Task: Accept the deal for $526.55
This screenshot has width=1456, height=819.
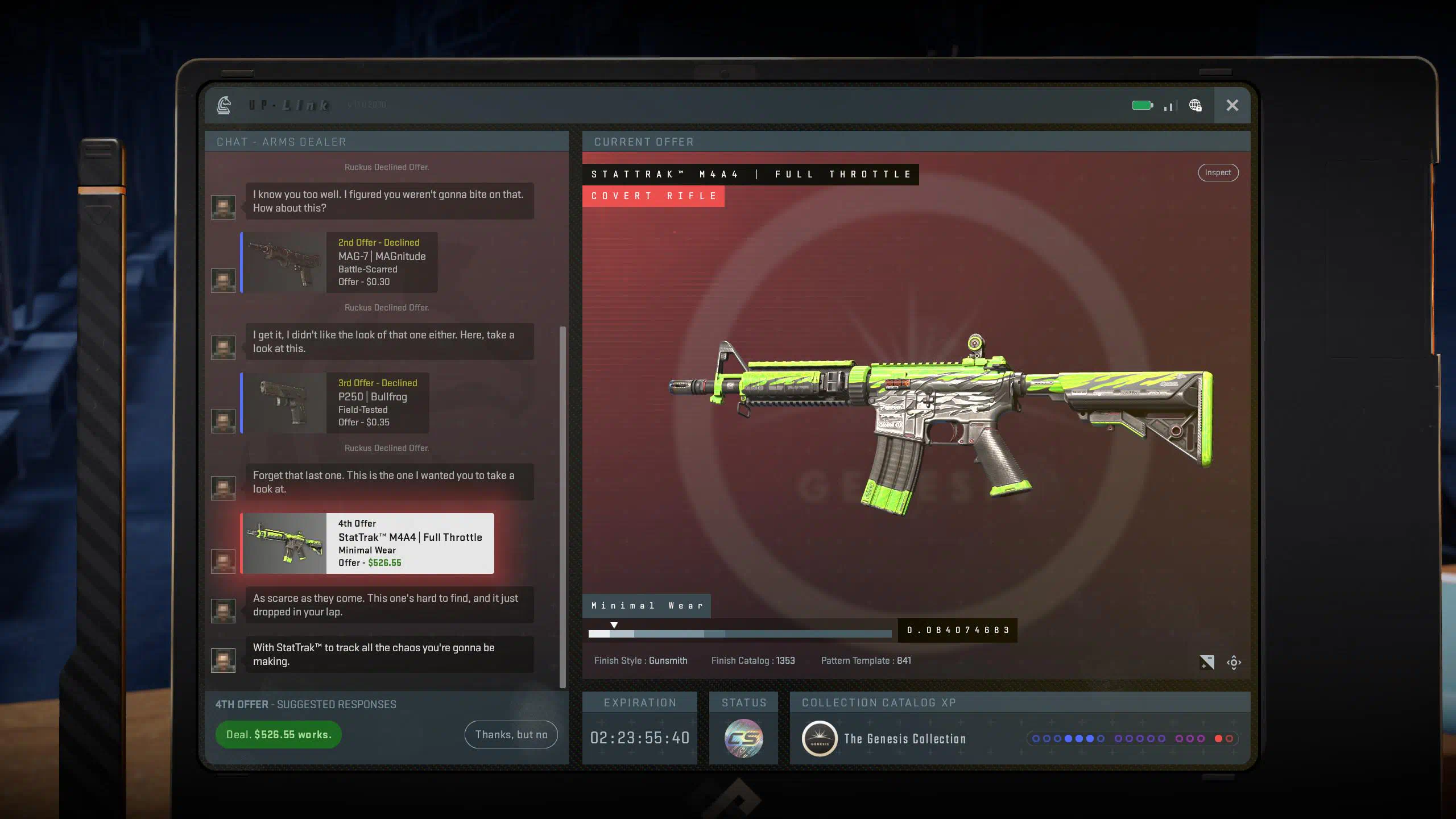Action: tap(278, 734)
